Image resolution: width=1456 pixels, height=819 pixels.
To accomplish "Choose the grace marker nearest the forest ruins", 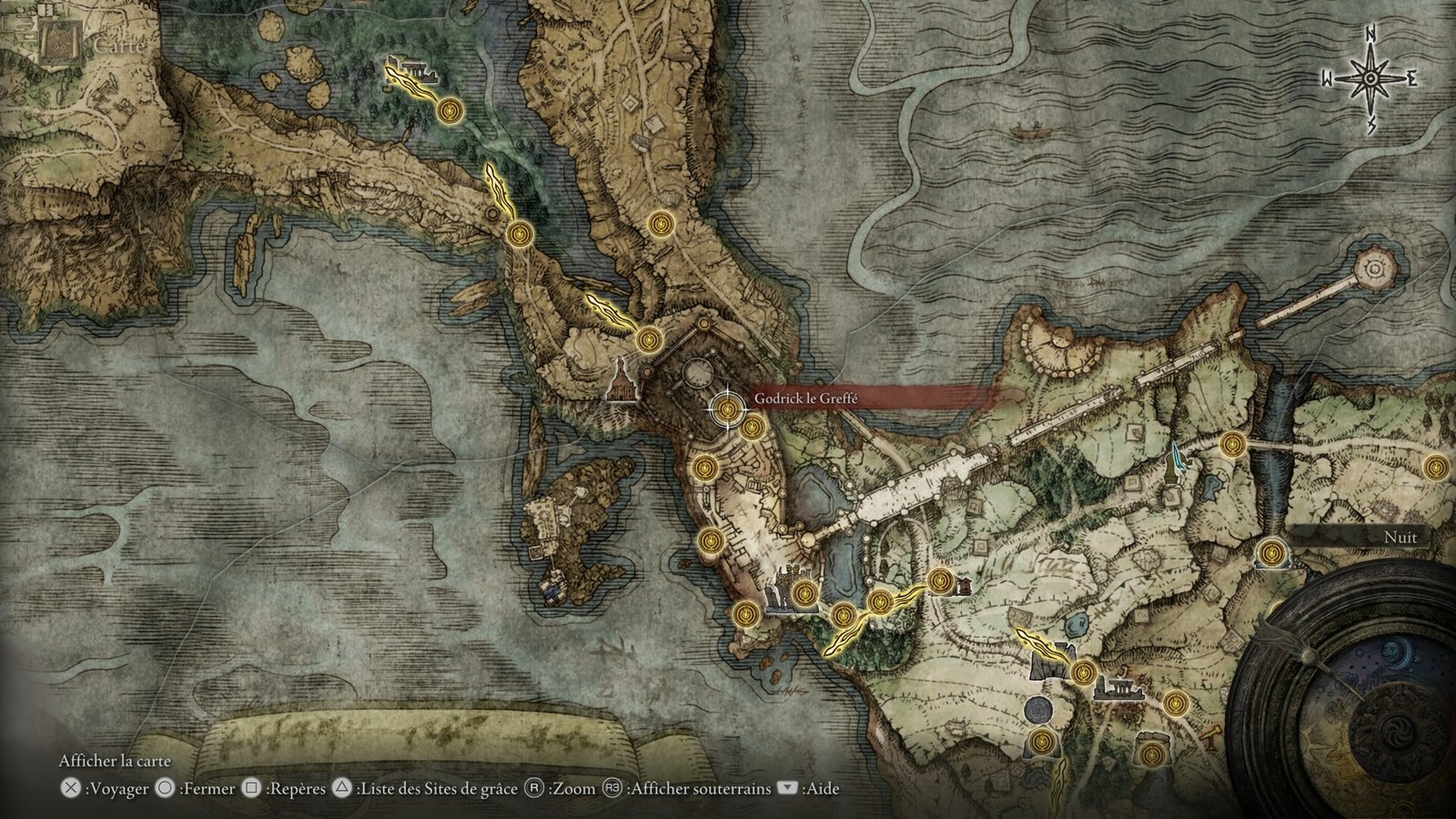I will point(448,112).
